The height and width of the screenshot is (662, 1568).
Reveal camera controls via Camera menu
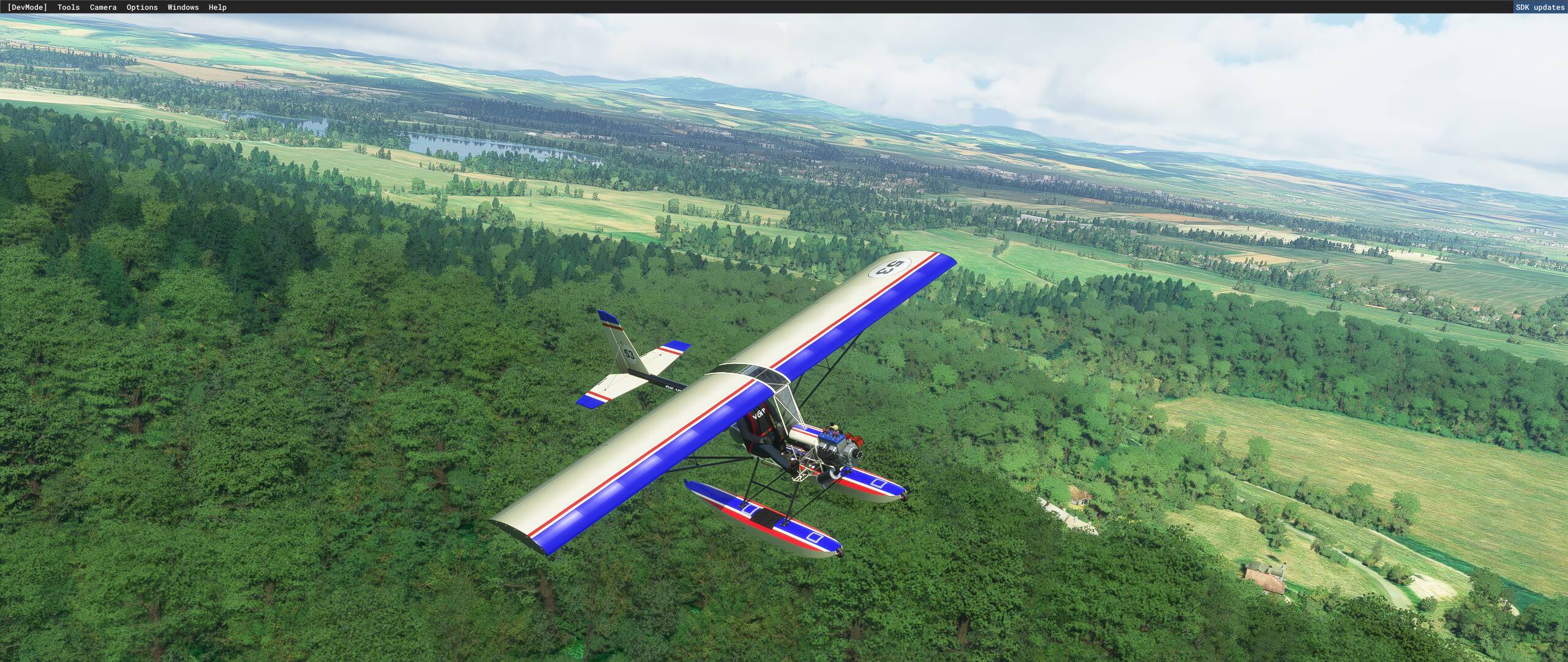102,7
